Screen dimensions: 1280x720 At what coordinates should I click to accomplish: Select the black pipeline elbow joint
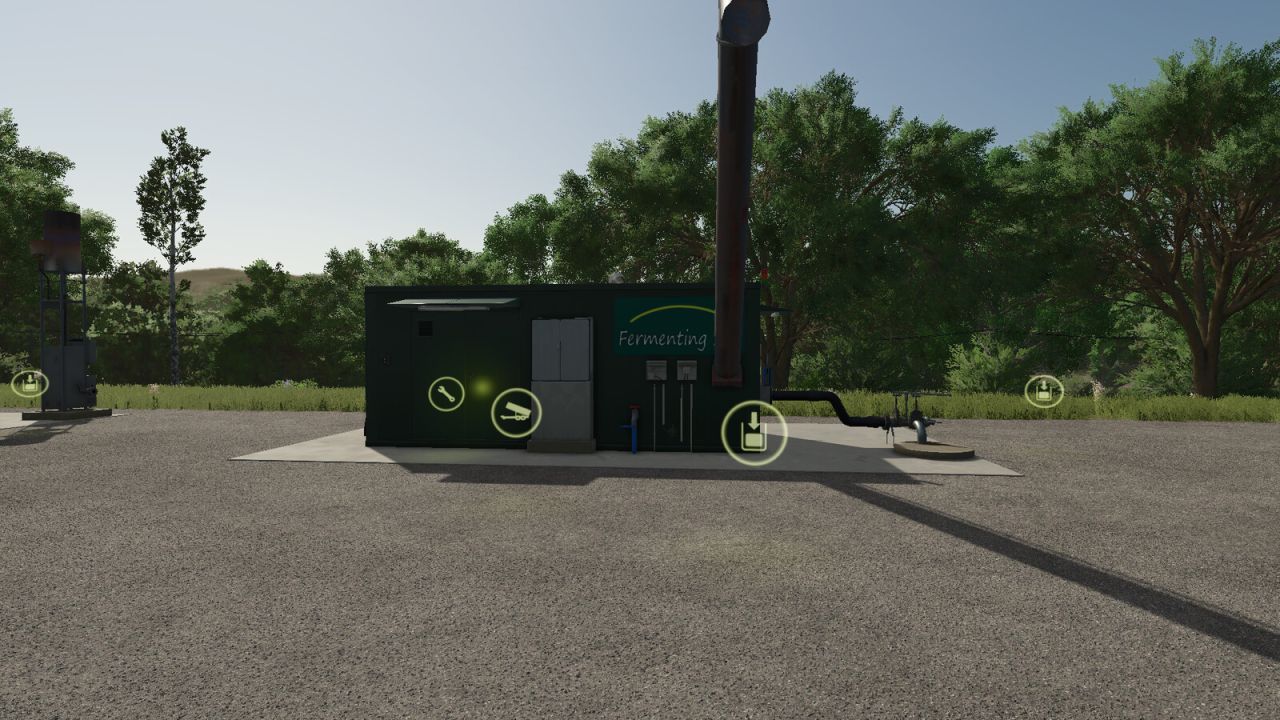click(x=837, y=409)
